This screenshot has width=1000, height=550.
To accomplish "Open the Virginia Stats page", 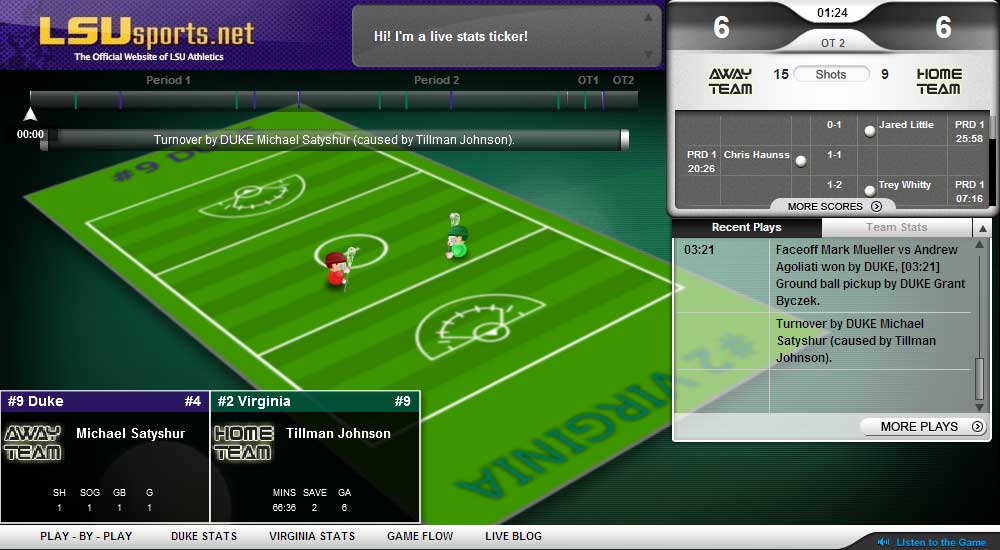I will [312, 536].
